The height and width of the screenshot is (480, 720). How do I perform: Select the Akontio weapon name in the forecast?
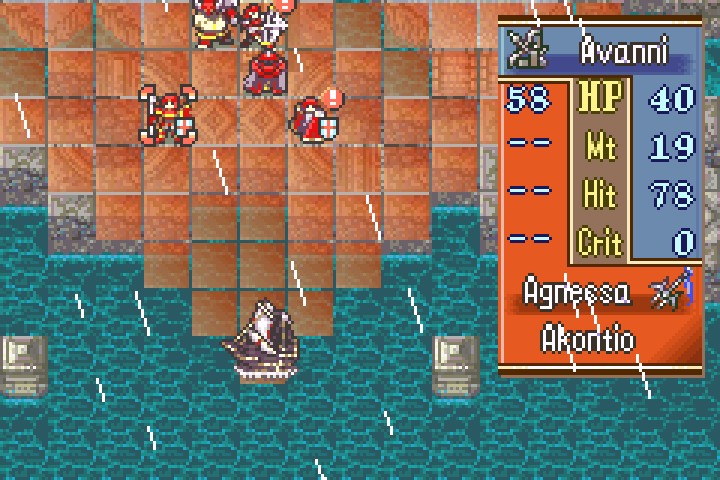coord(588,339)
